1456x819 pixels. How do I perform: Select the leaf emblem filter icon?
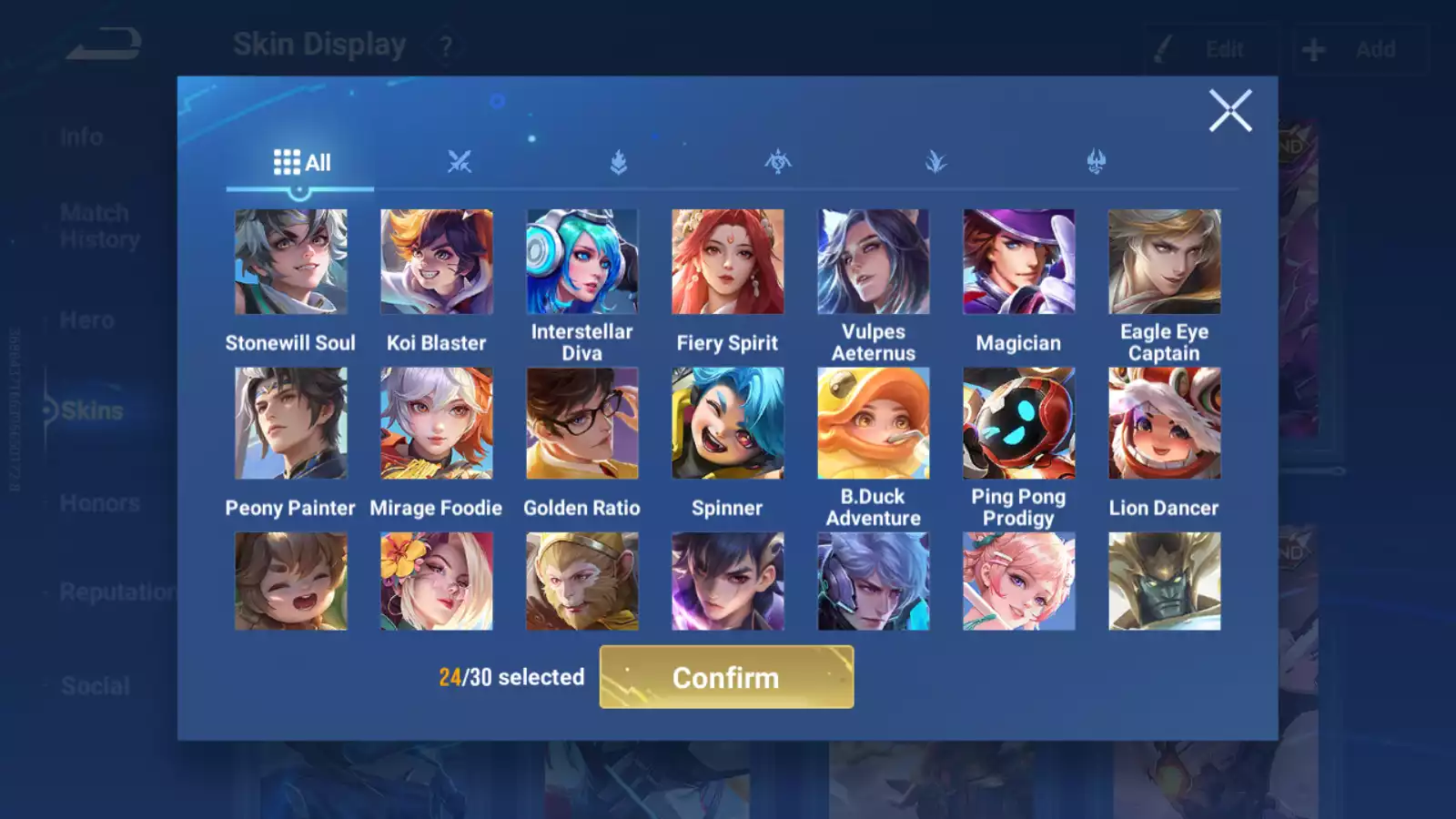click(x=937, y=159)
